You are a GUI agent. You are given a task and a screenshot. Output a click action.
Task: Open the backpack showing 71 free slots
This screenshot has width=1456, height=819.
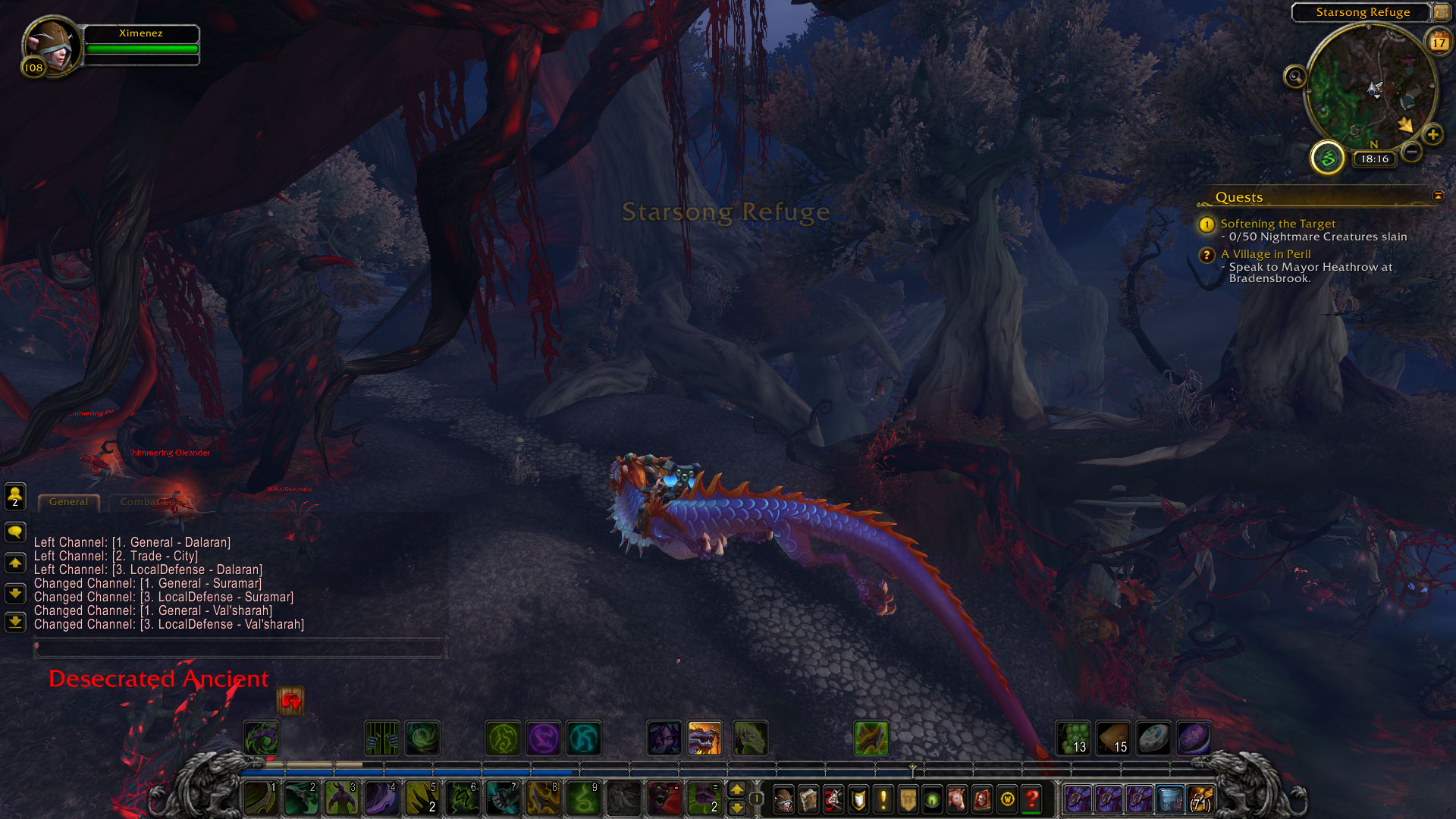click(1200, 799)
